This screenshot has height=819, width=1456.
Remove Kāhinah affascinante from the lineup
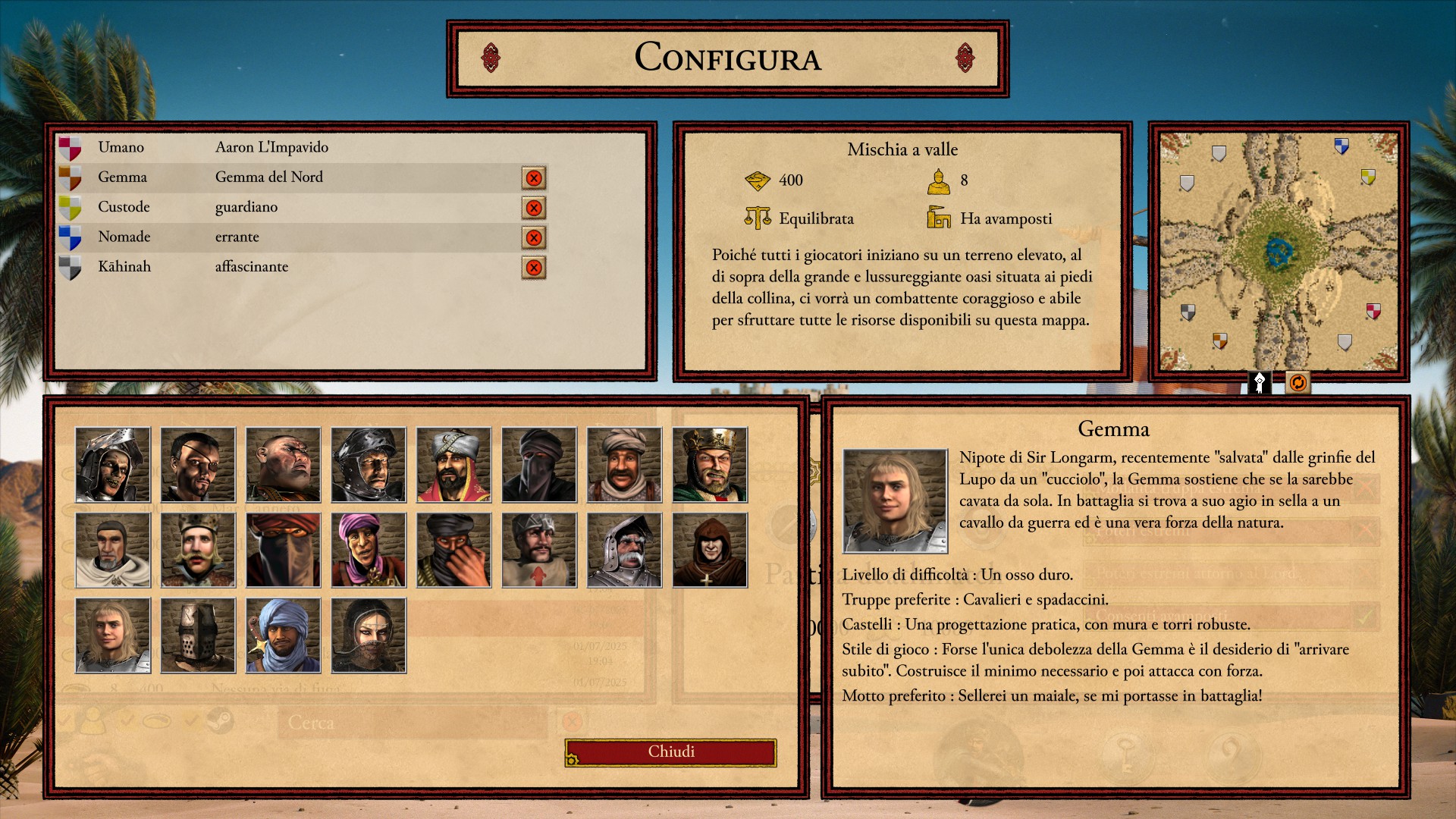(534, 268)
